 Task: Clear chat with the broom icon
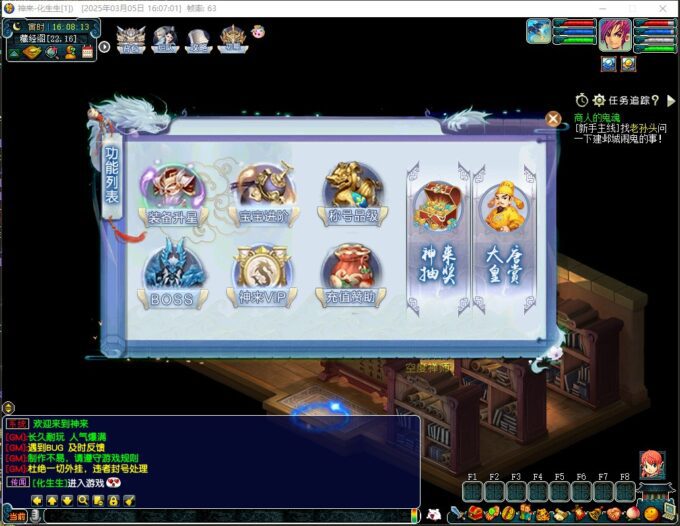(x=129, y=499)
